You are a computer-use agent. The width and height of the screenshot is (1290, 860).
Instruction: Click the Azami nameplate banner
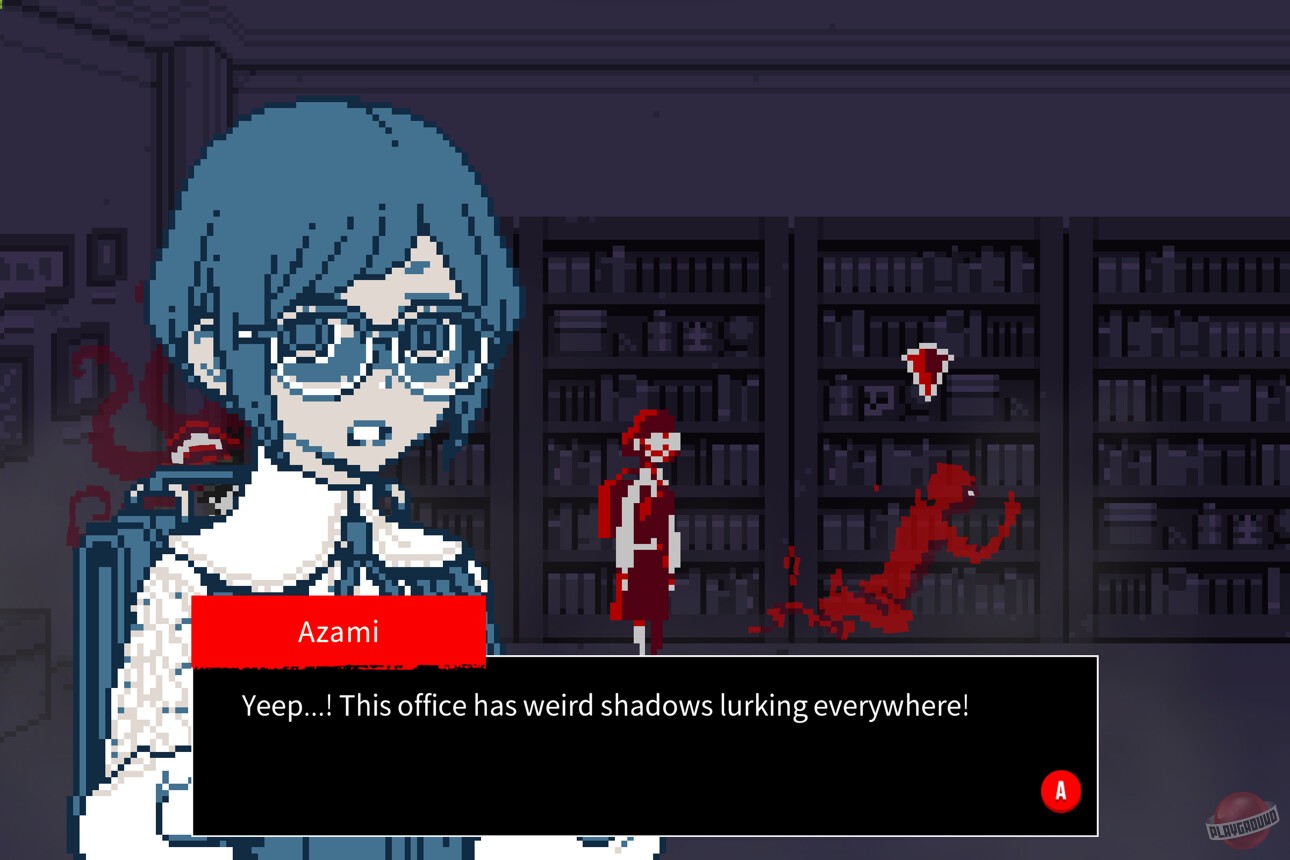340,630
